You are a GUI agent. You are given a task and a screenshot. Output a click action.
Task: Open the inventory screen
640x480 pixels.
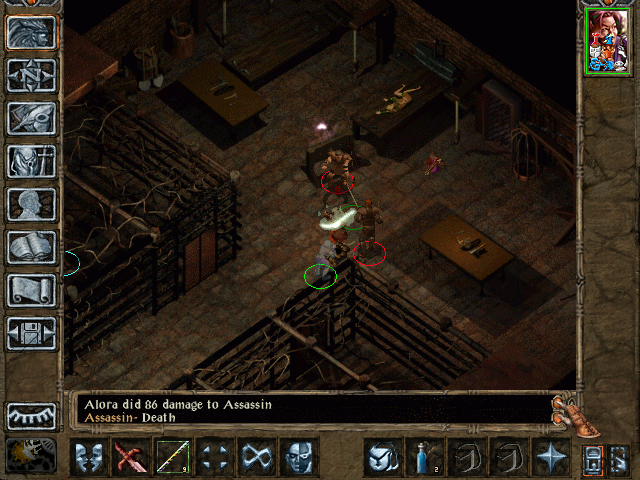[x=32, y=161]
